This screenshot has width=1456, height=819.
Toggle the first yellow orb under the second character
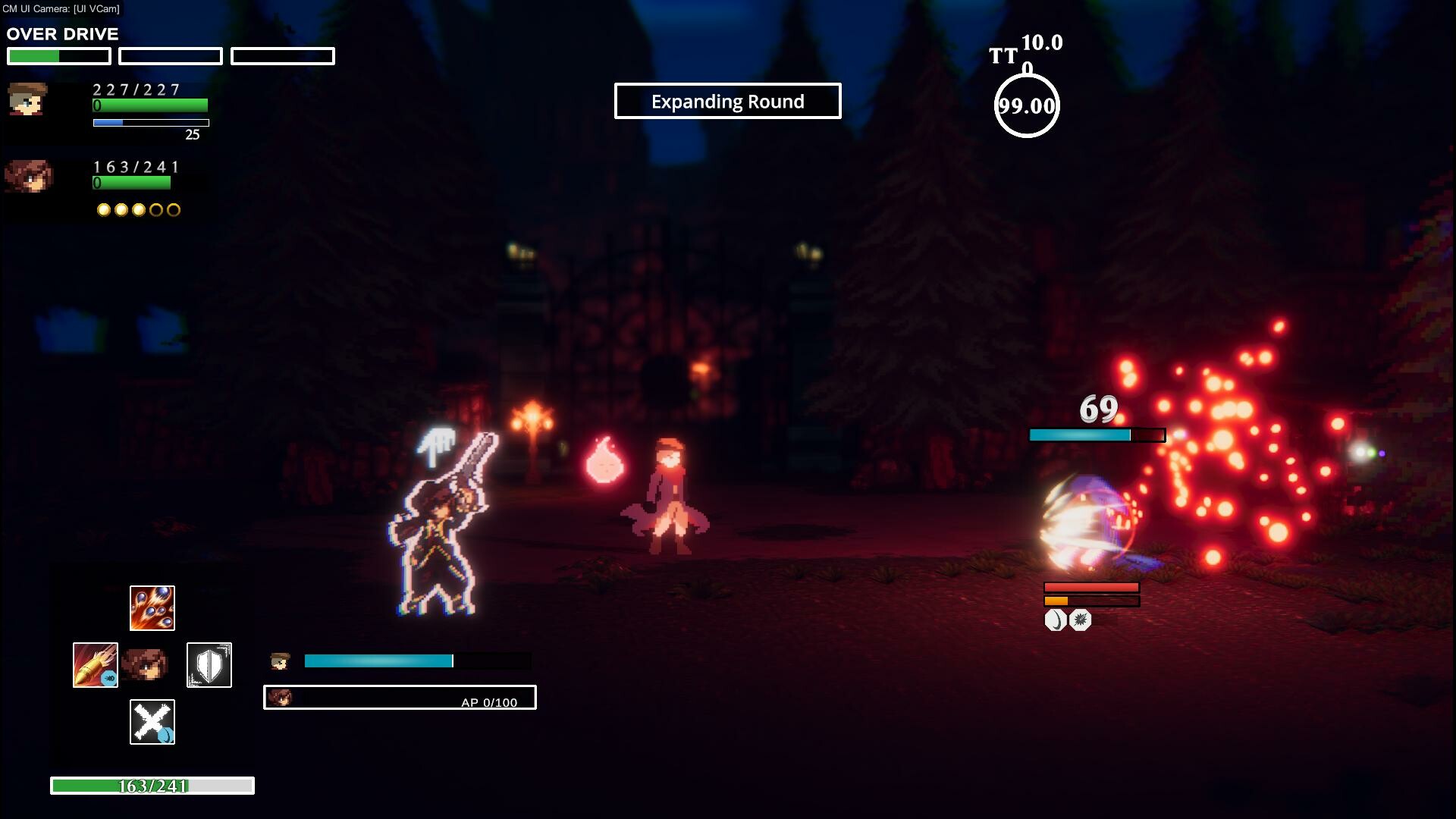pos(104,210)
